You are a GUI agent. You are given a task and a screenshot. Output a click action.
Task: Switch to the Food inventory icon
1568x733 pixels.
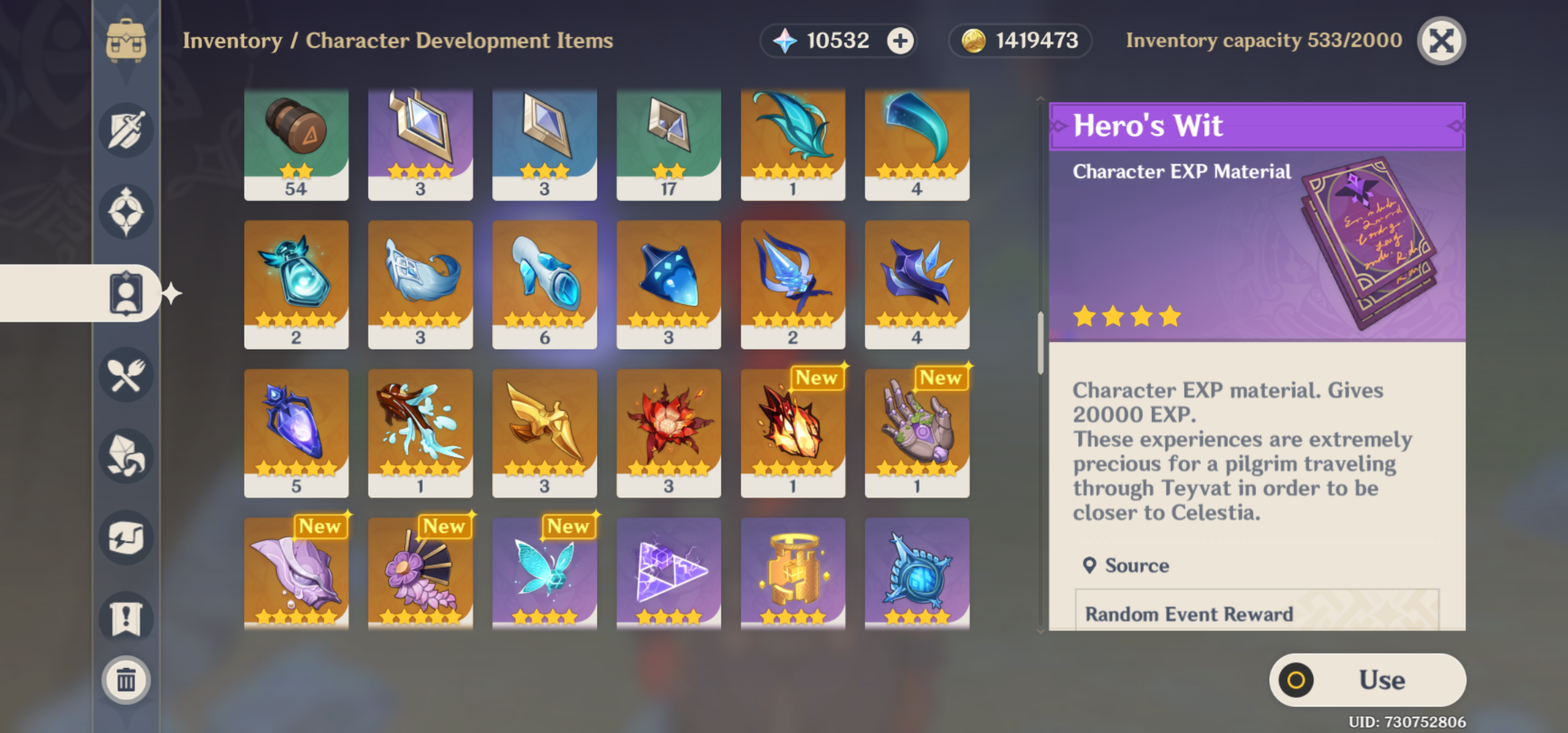tap(126, 375)
